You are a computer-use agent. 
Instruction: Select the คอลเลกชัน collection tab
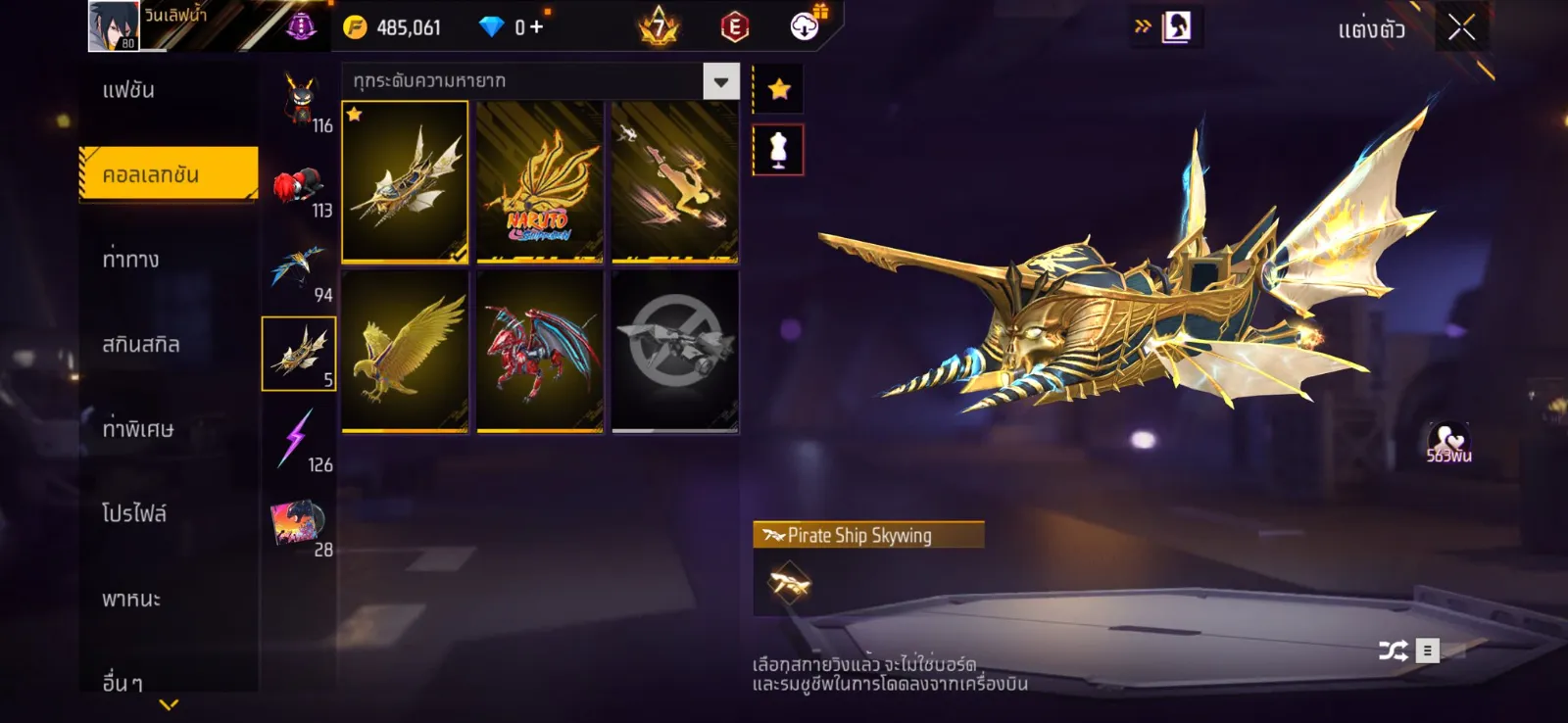pos(169,174)
